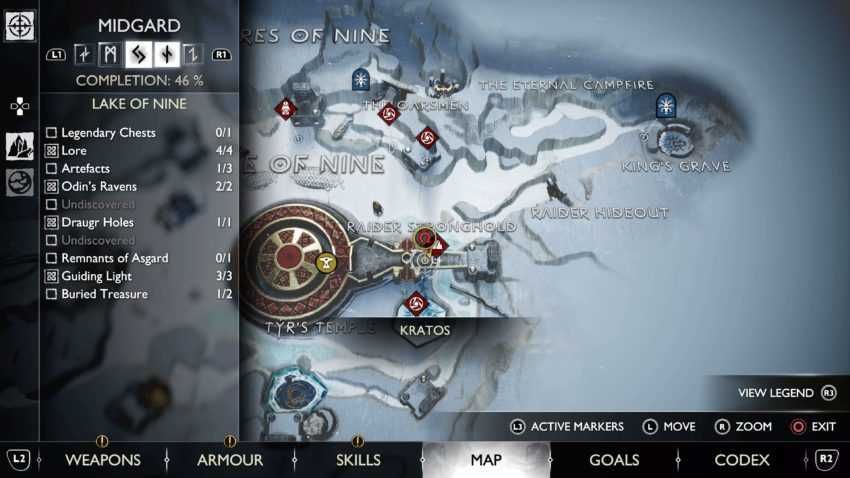This screenshot has height=478, width=850.
Task: Select the Map tab
Action: coord(486,460)
